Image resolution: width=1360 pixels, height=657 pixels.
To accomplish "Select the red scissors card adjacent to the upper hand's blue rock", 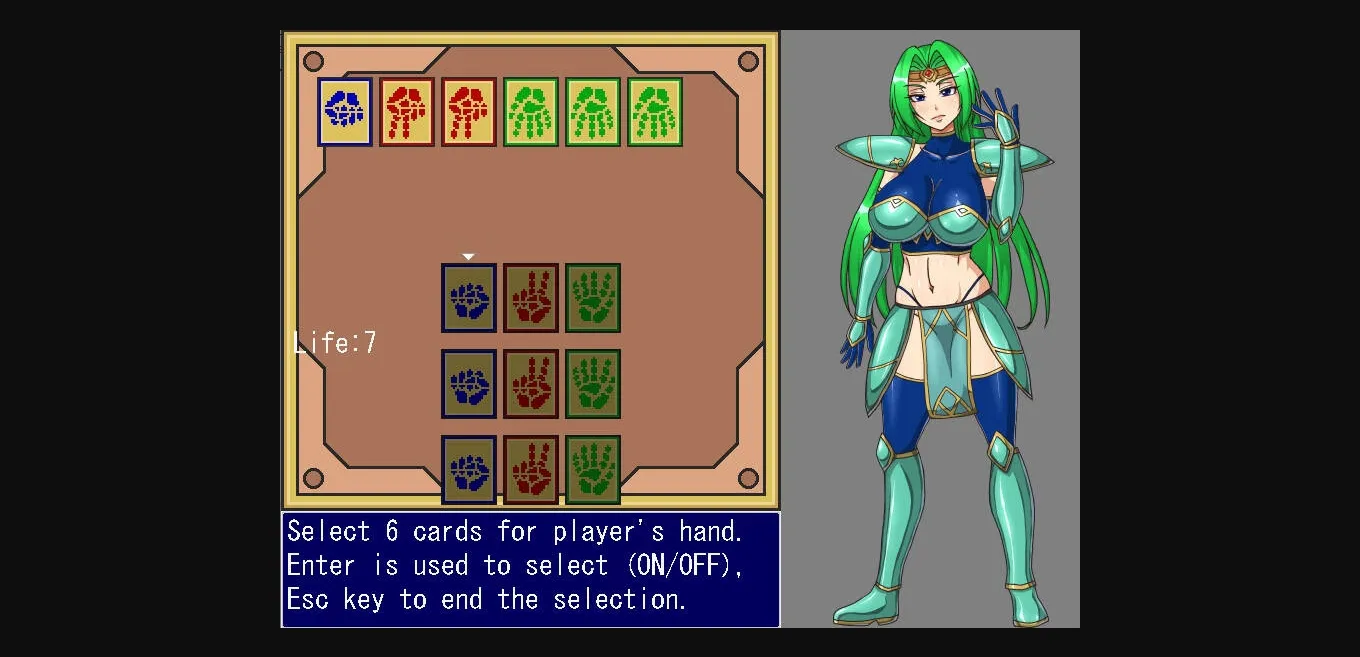I will [x=407, y=112].
